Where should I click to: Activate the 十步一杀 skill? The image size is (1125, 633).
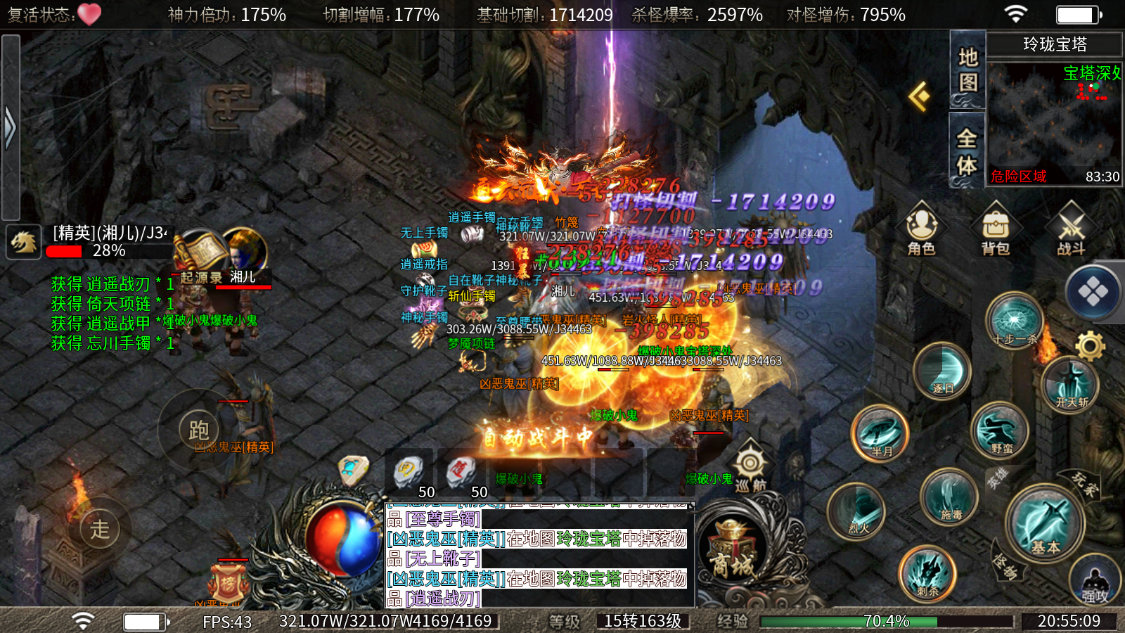click(1014, 320)
